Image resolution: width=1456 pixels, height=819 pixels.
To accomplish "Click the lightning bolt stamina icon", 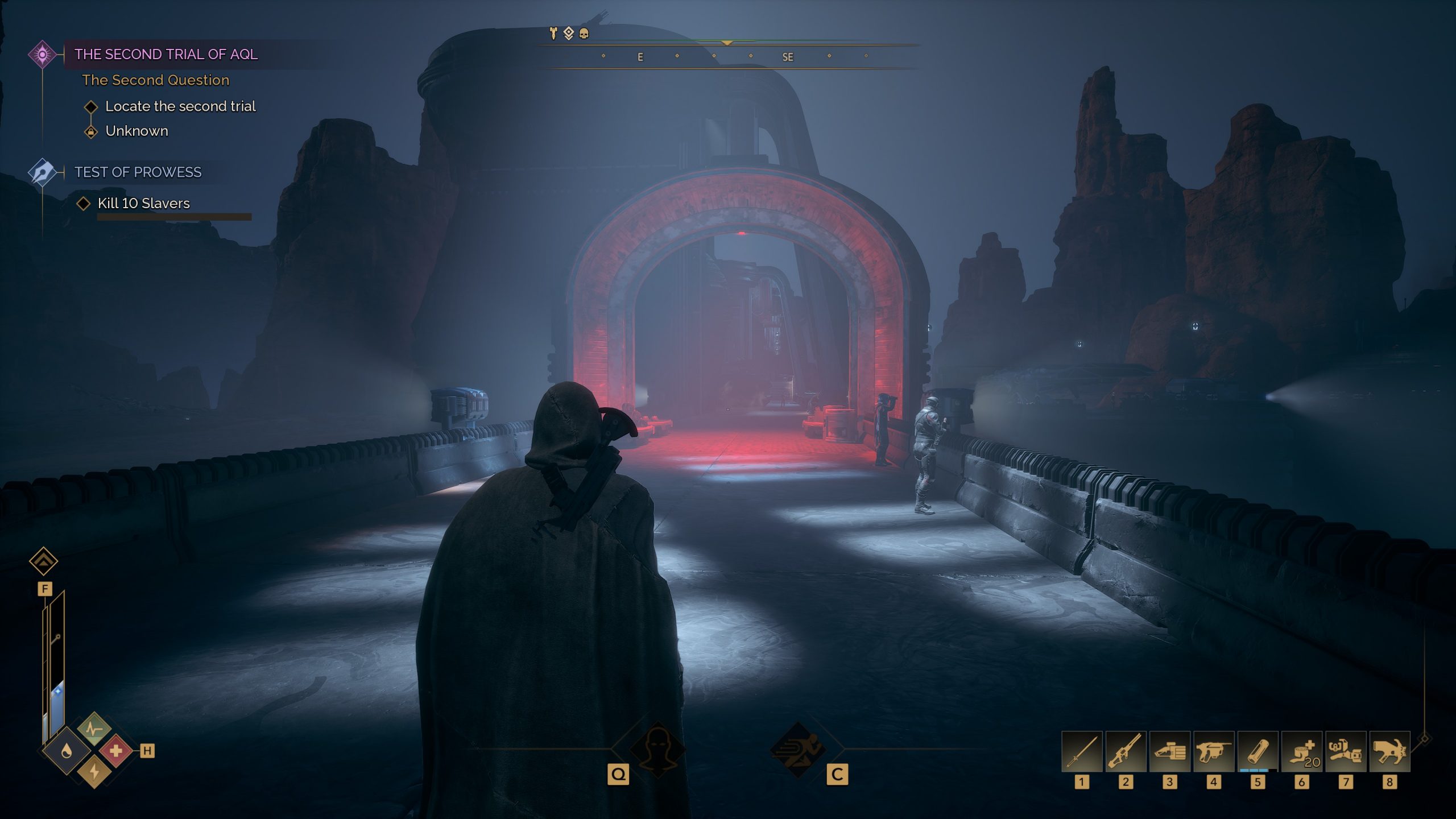I will 94,772.
